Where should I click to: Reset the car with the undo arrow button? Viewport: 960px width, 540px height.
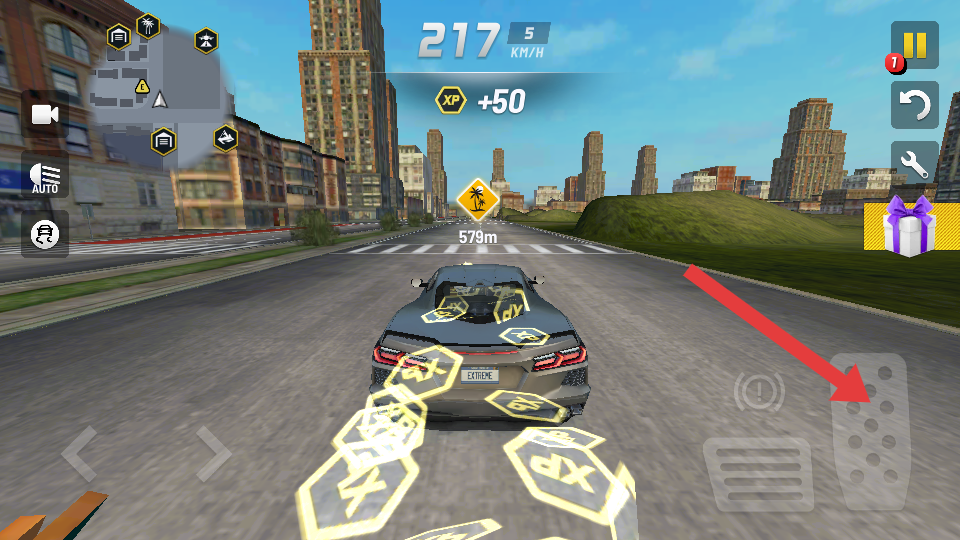pyautogui.click(x=915, y=104)
